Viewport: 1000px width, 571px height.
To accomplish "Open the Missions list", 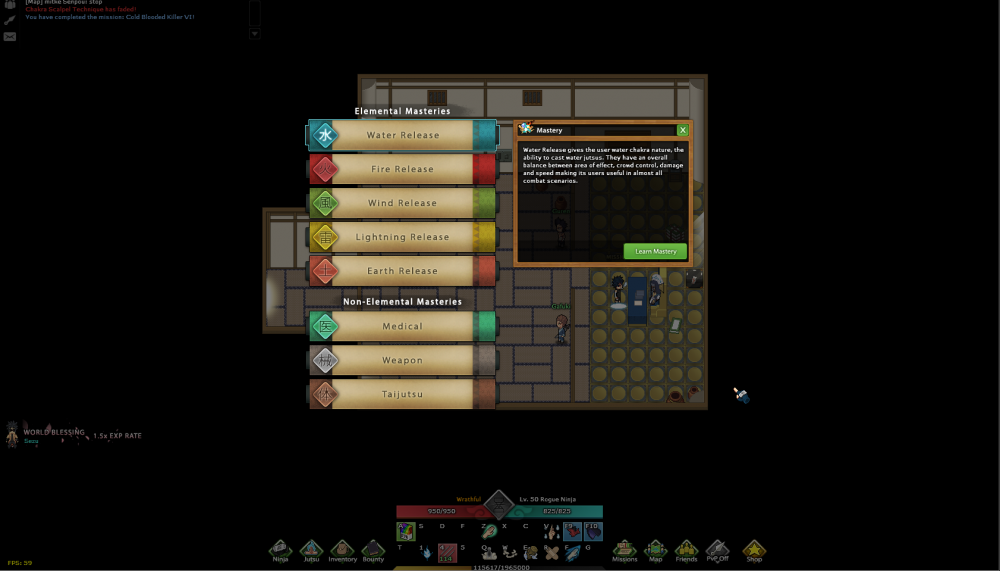I will tap(625, 549).
